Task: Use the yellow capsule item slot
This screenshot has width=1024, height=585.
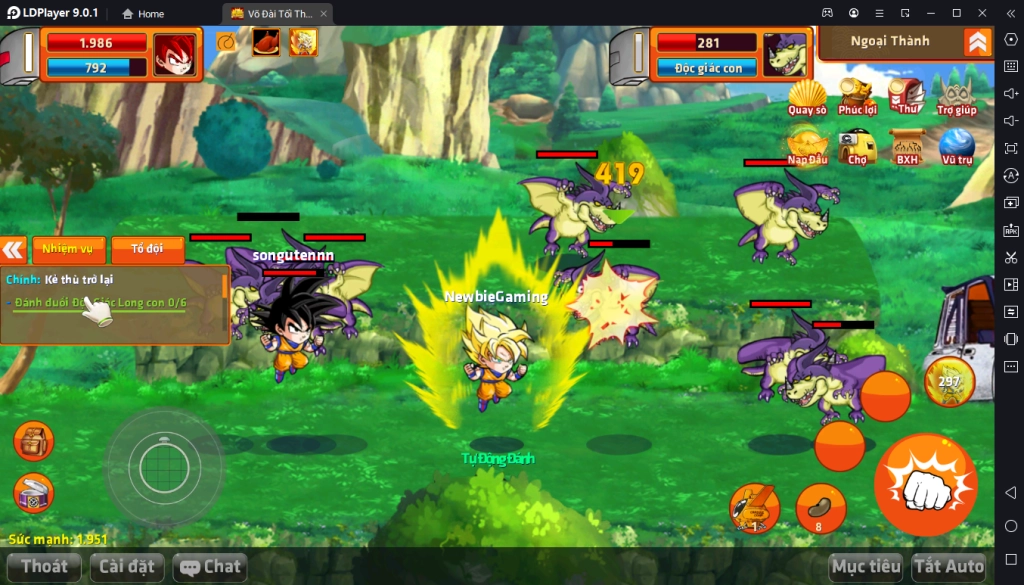Action: click(x=754, y=507)
